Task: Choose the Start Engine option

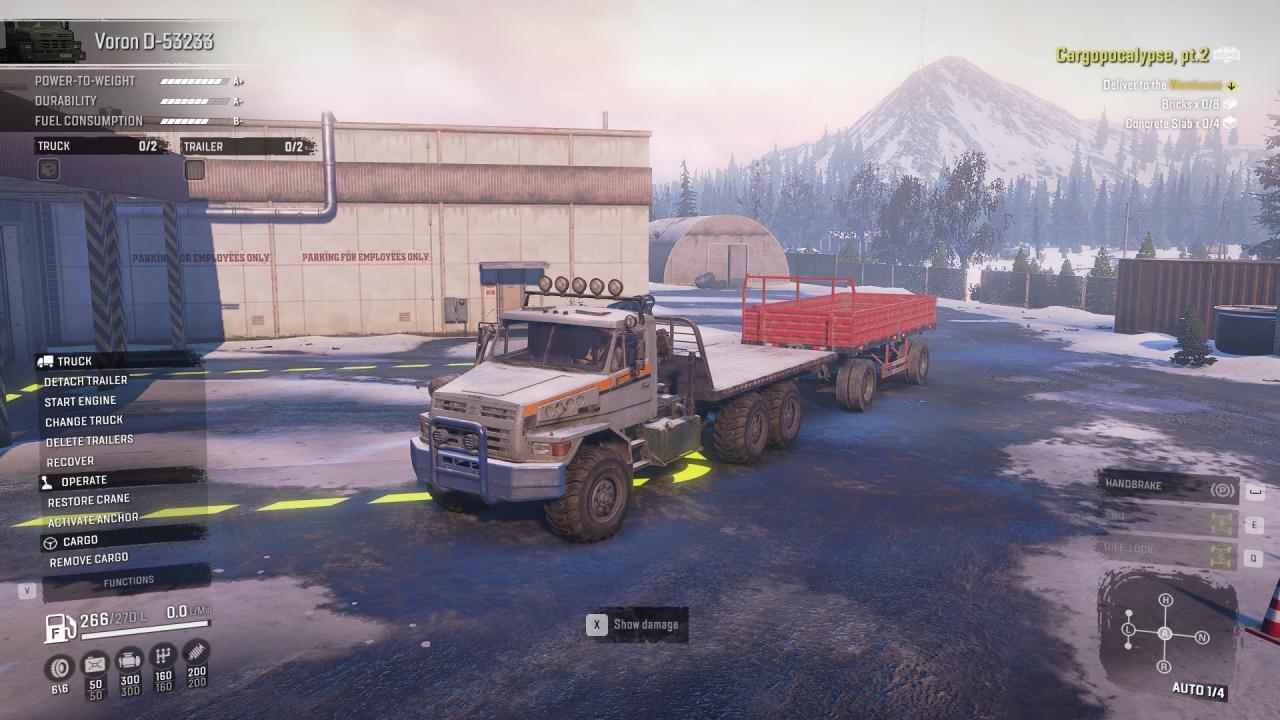Action: click(80, 401)
